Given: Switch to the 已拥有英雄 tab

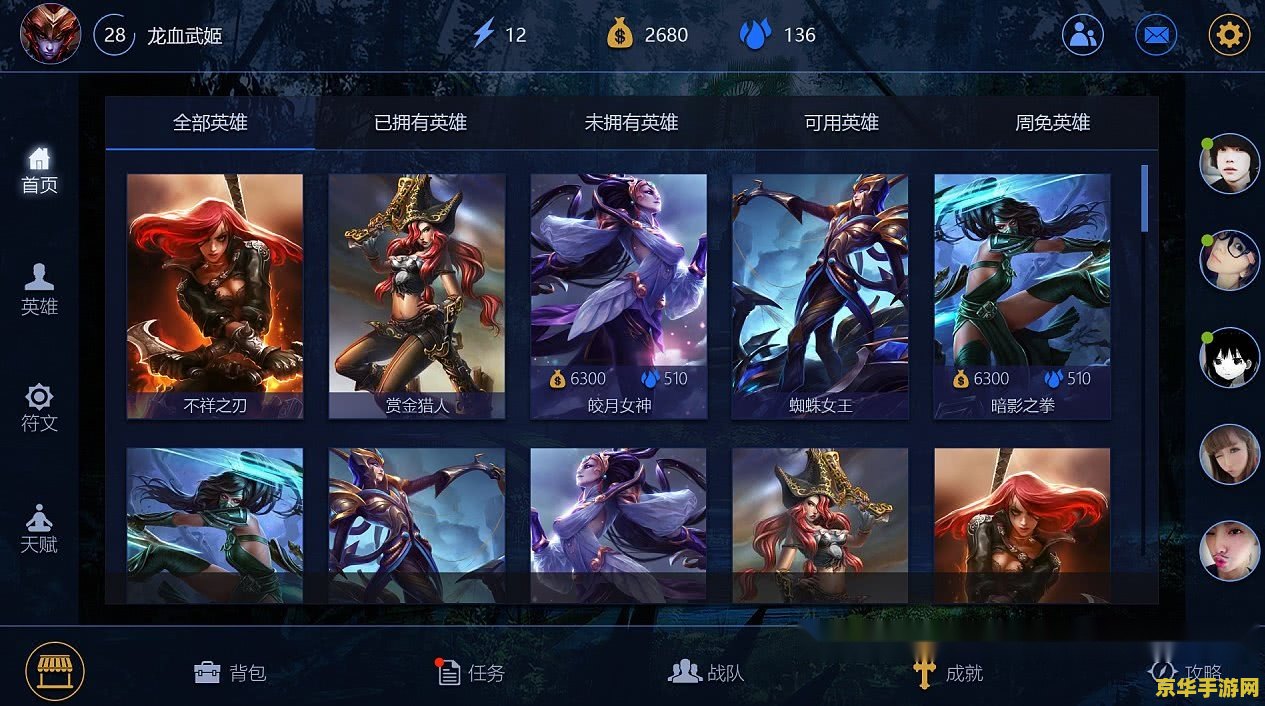Looking at the screenshot, I should click(420, 123).
